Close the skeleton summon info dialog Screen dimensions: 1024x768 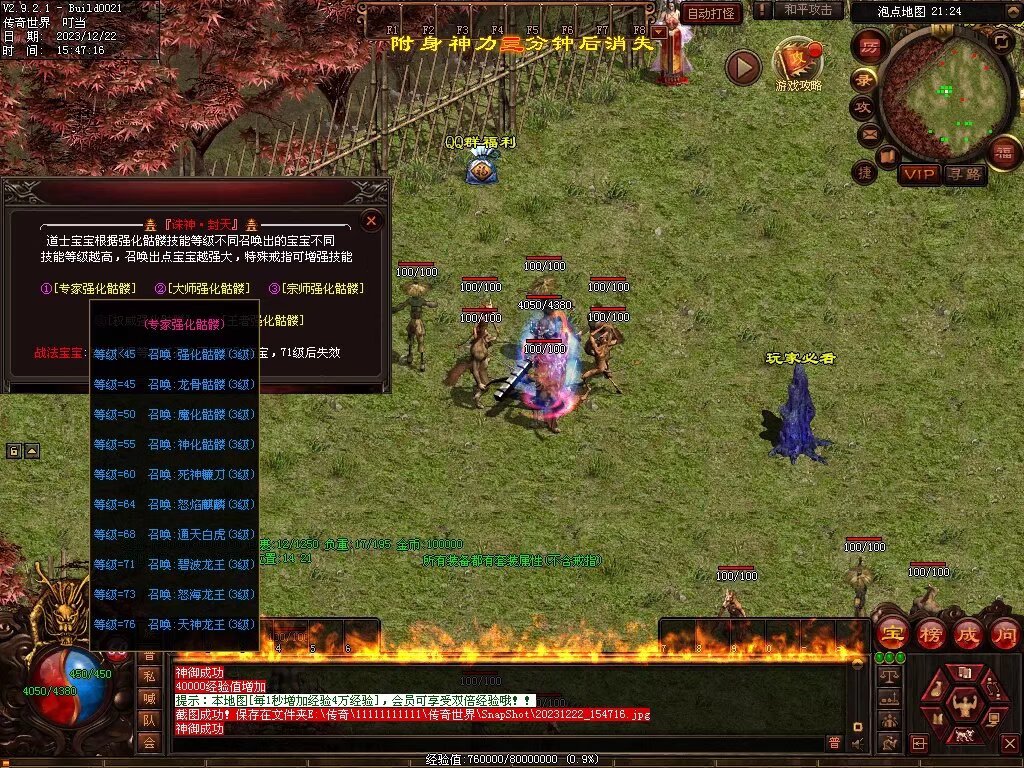(x=371, y=220)
